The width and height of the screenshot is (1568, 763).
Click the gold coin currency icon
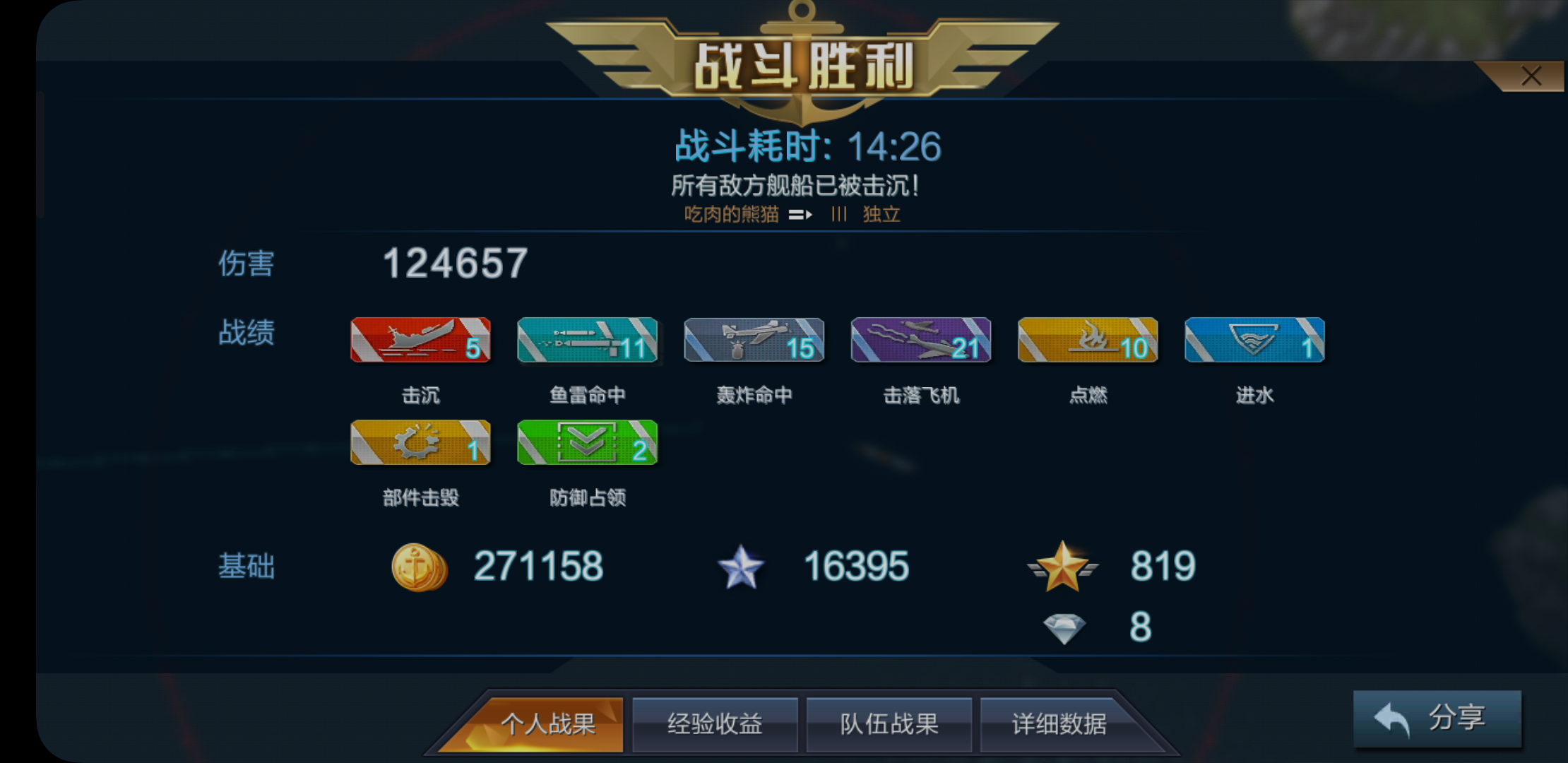tap(419, 565)
